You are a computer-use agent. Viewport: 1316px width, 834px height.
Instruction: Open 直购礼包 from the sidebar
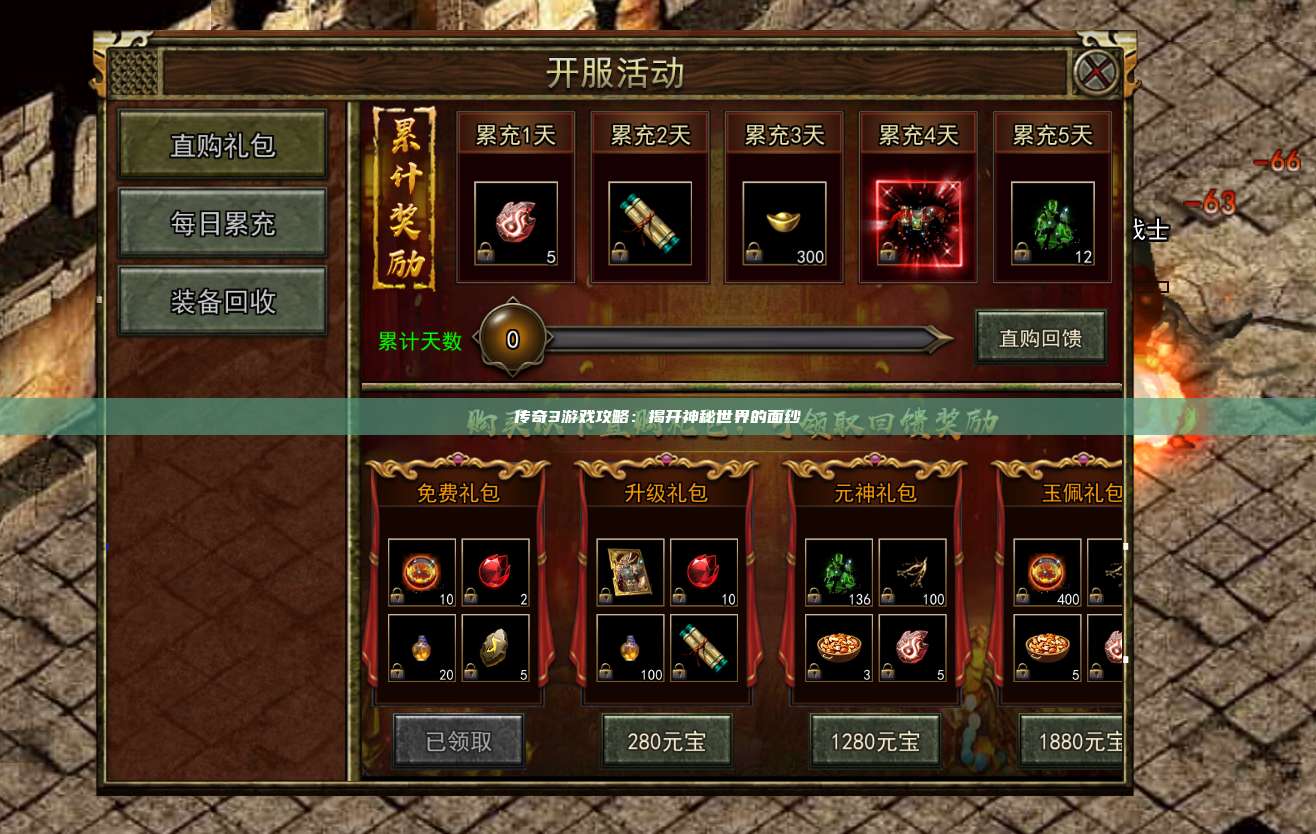(222, 145)
